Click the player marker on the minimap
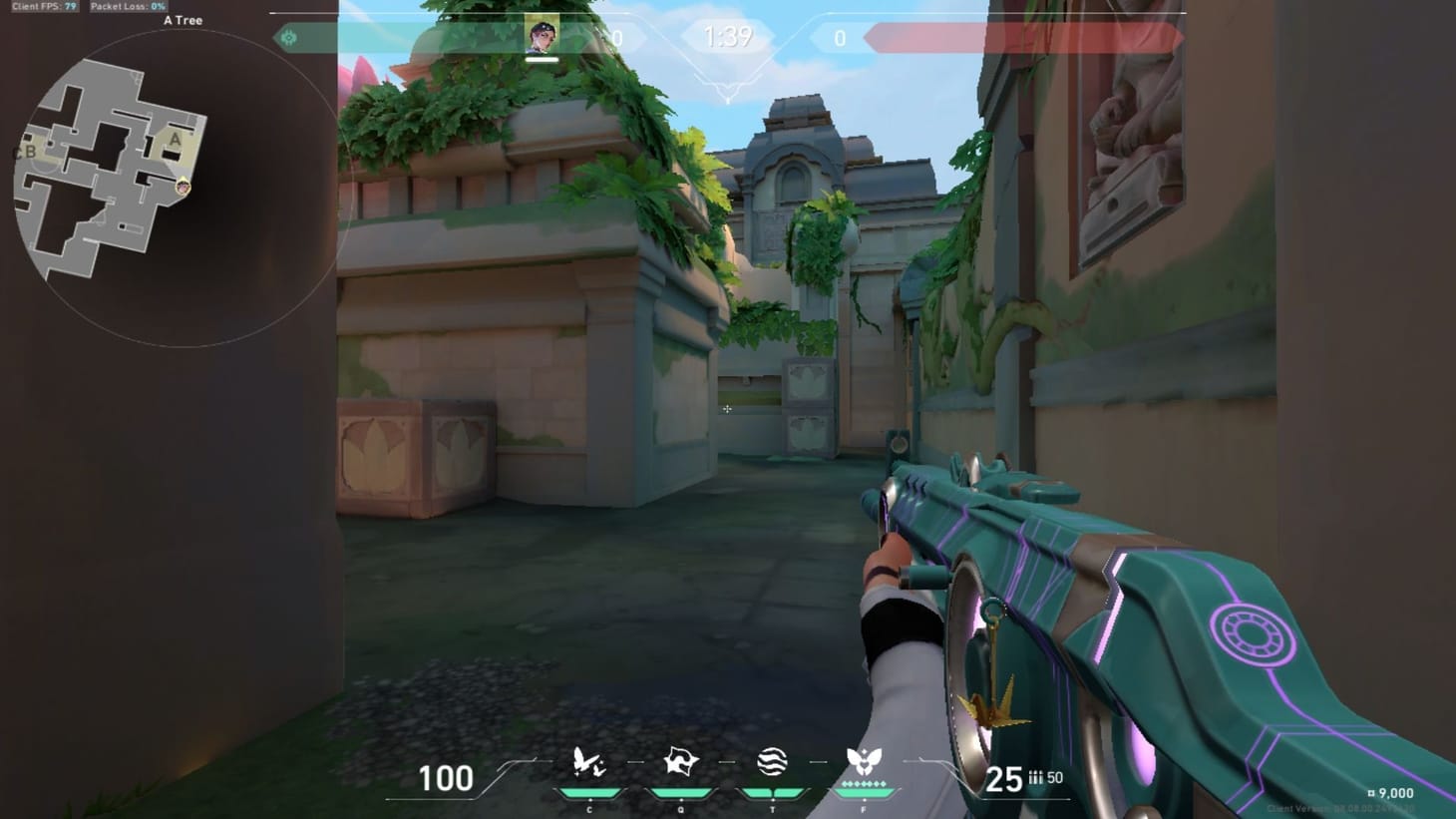 (183, 185)
